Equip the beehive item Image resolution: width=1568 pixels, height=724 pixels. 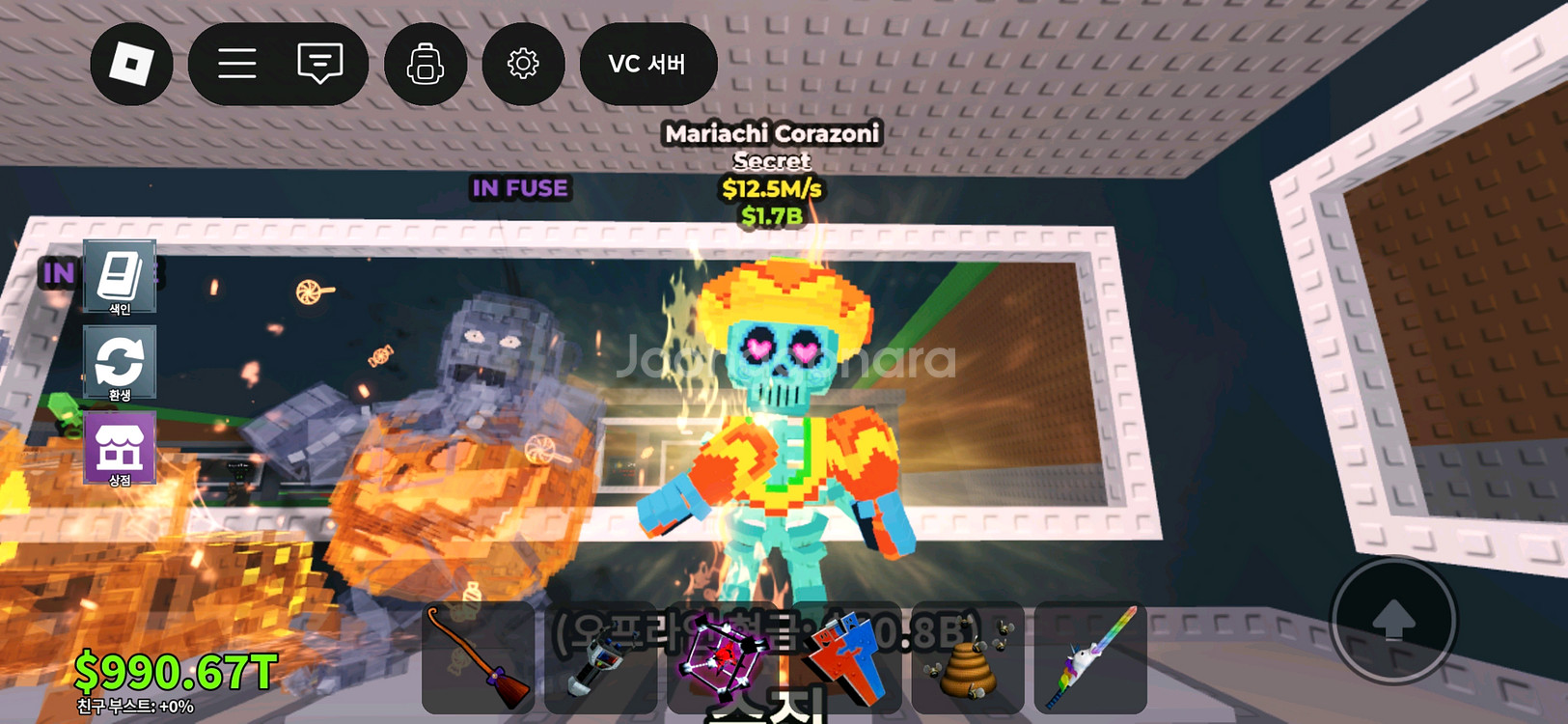pyautogui.click(x=968, y=657)
